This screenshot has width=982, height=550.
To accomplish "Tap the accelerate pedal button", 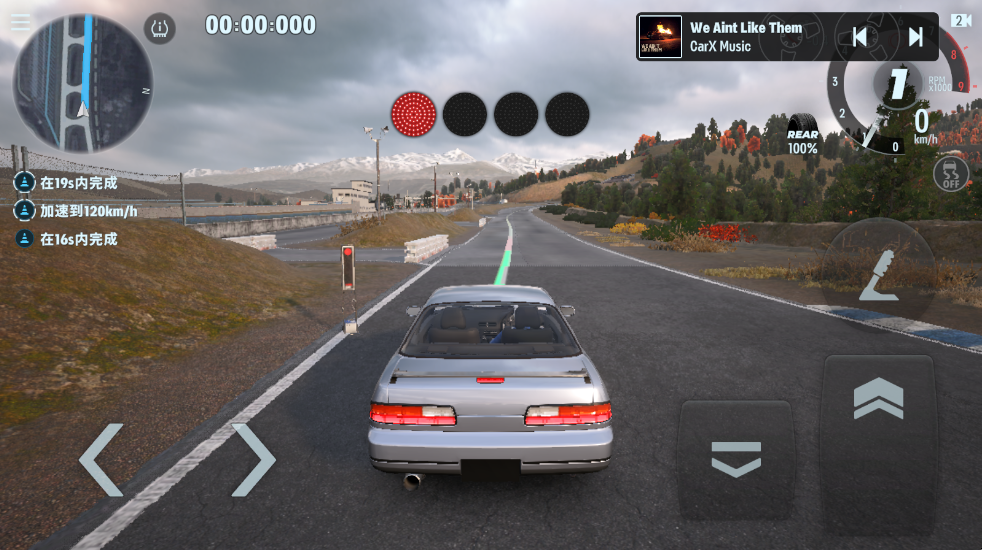I will [x=878, y=431].
